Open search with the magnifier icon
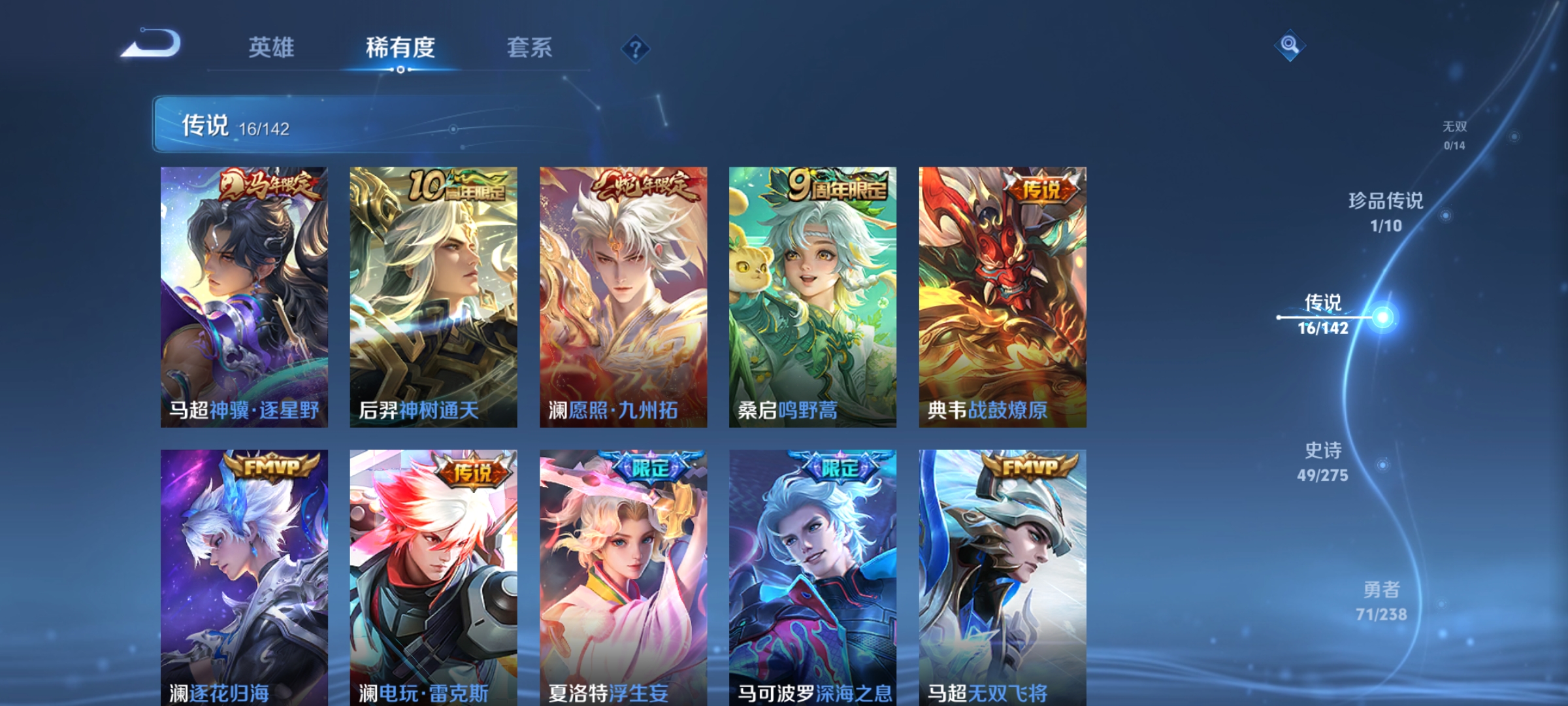Screen dimensions: 1568x706 1290,44
